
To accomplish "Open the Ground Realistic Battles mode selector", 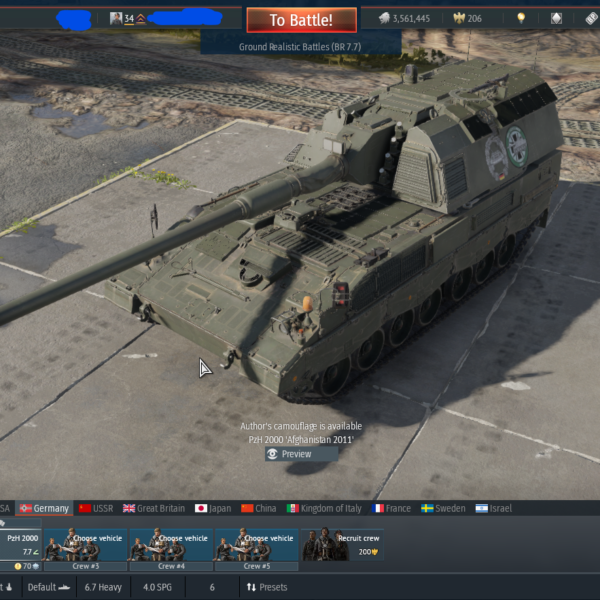I will pyautogui.click(x=300, y=46).
